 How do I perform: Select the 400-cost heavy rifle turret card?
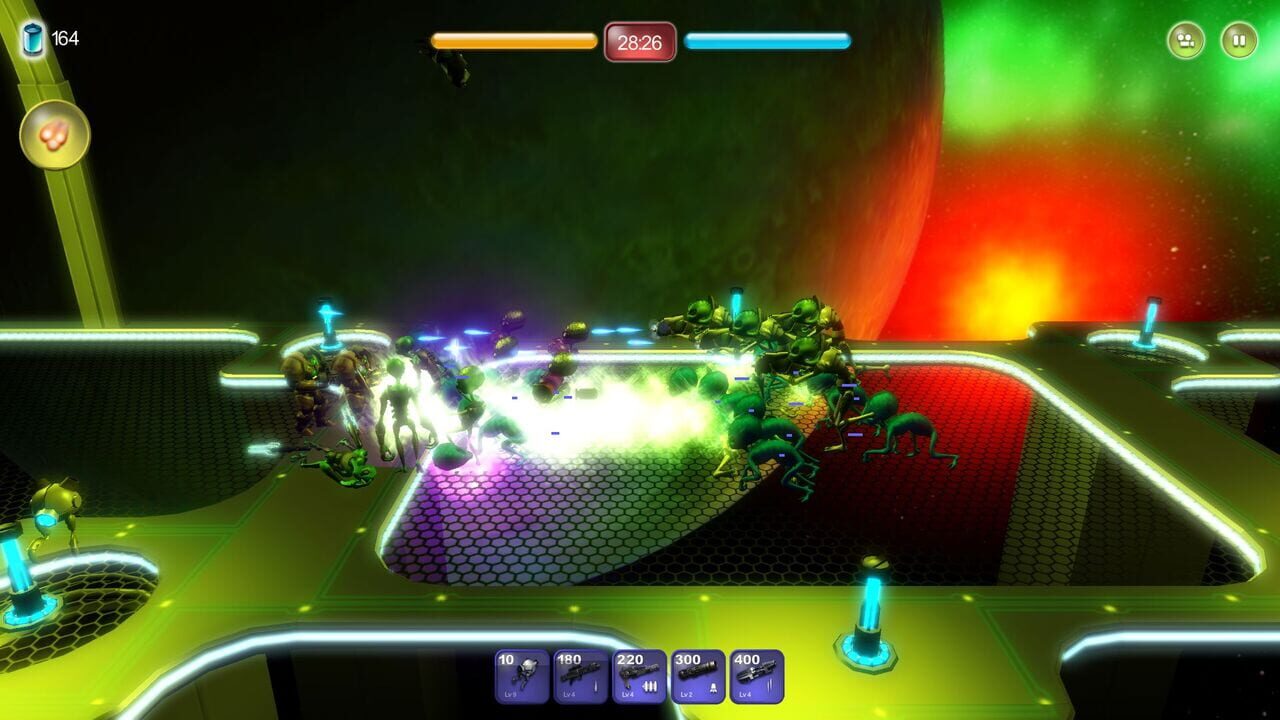pos(756,675)
